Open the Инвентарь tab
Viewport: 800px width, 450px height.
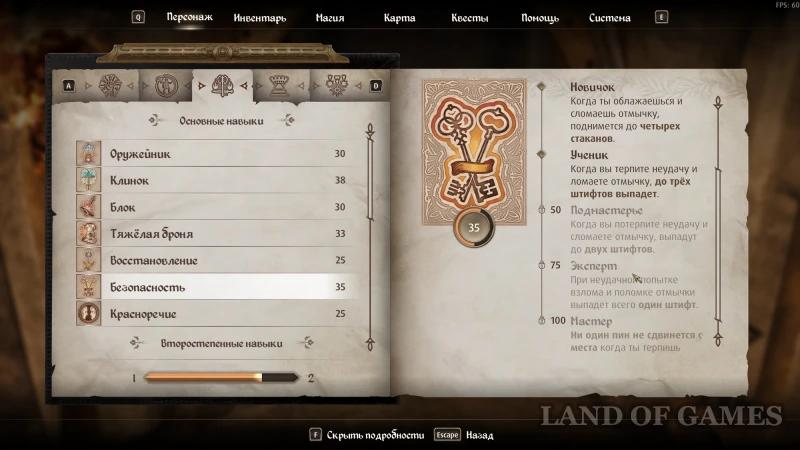point(259,18)
